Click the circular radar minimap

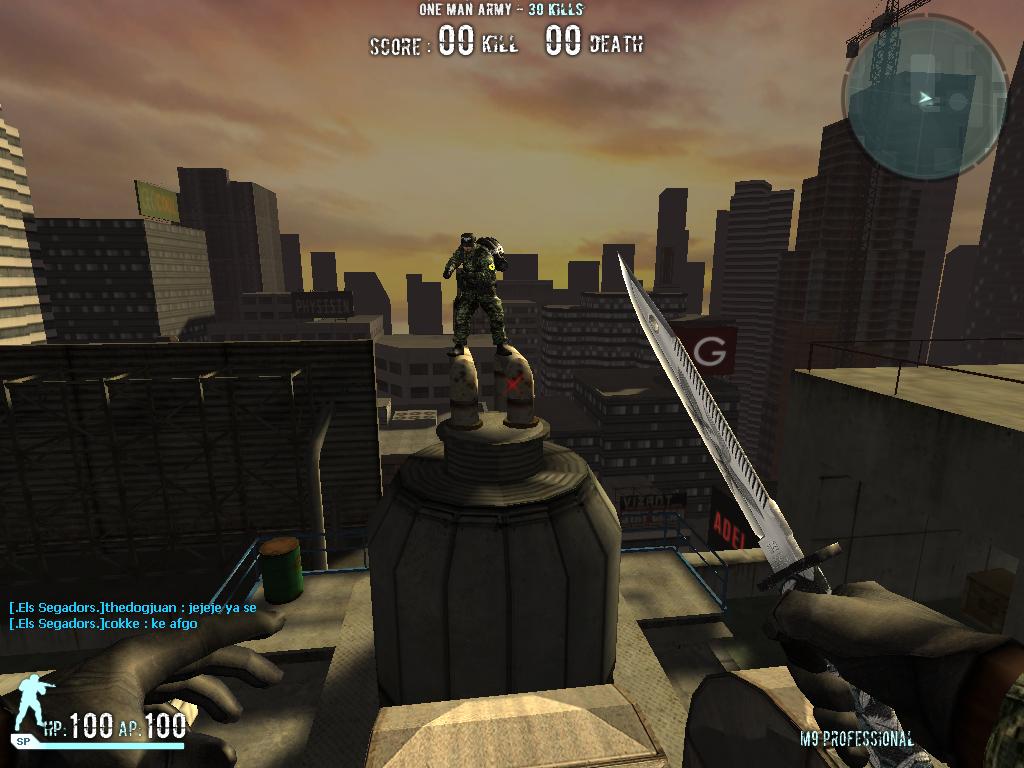[924, 98]
